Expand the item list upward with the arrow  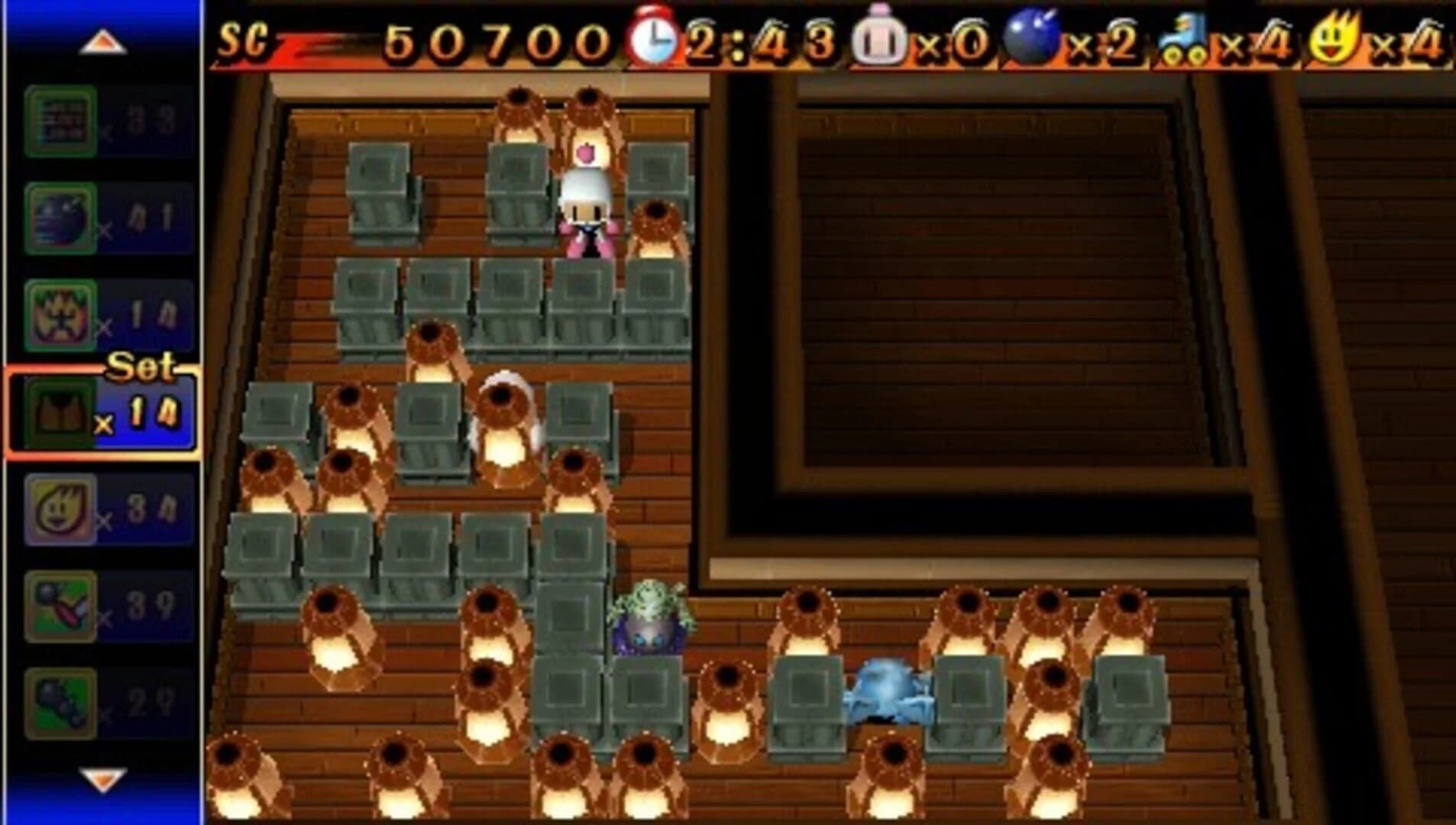coord(105,44)
